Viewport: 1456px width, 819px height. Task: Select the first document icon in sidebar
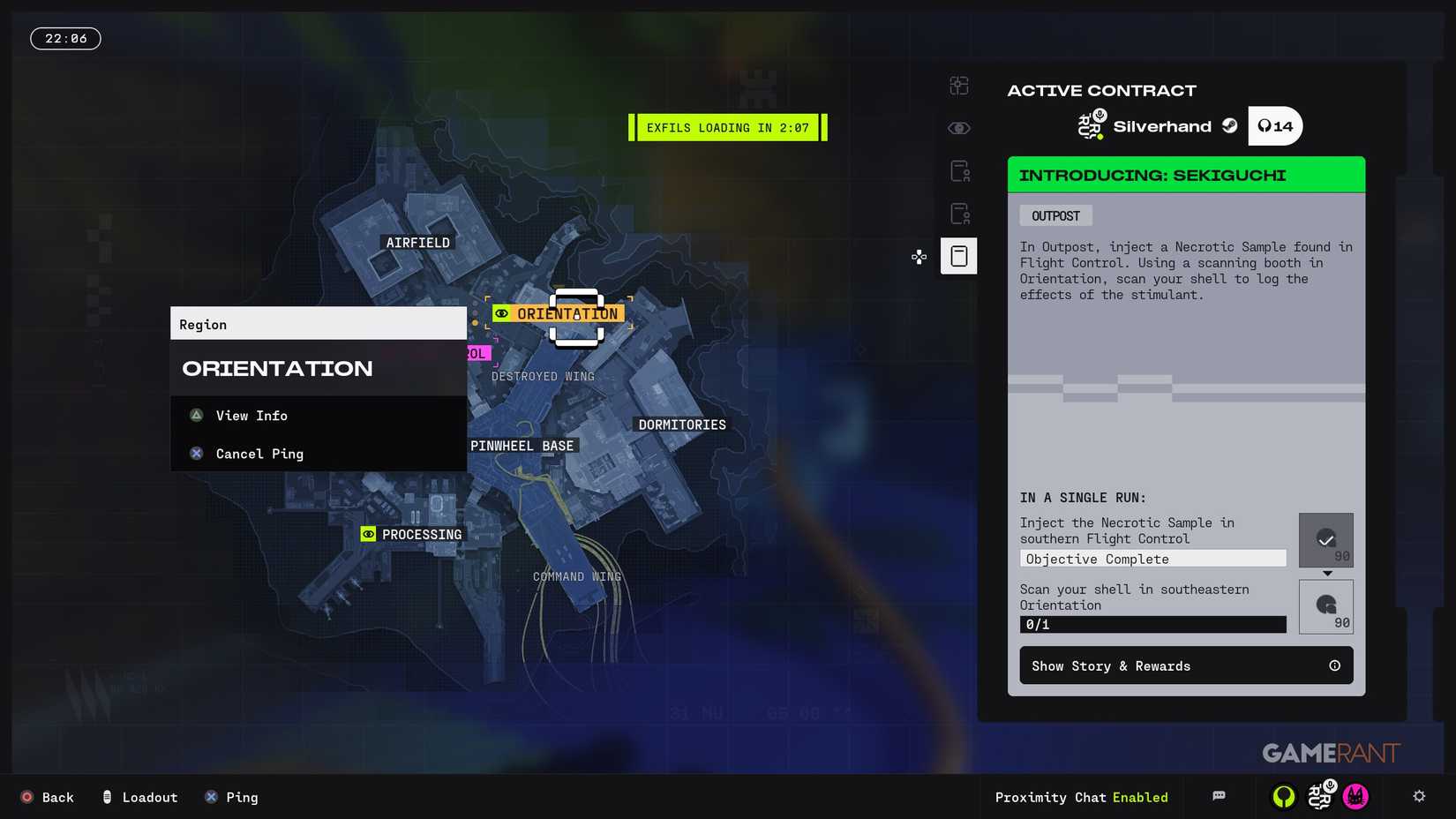(958, 170)
